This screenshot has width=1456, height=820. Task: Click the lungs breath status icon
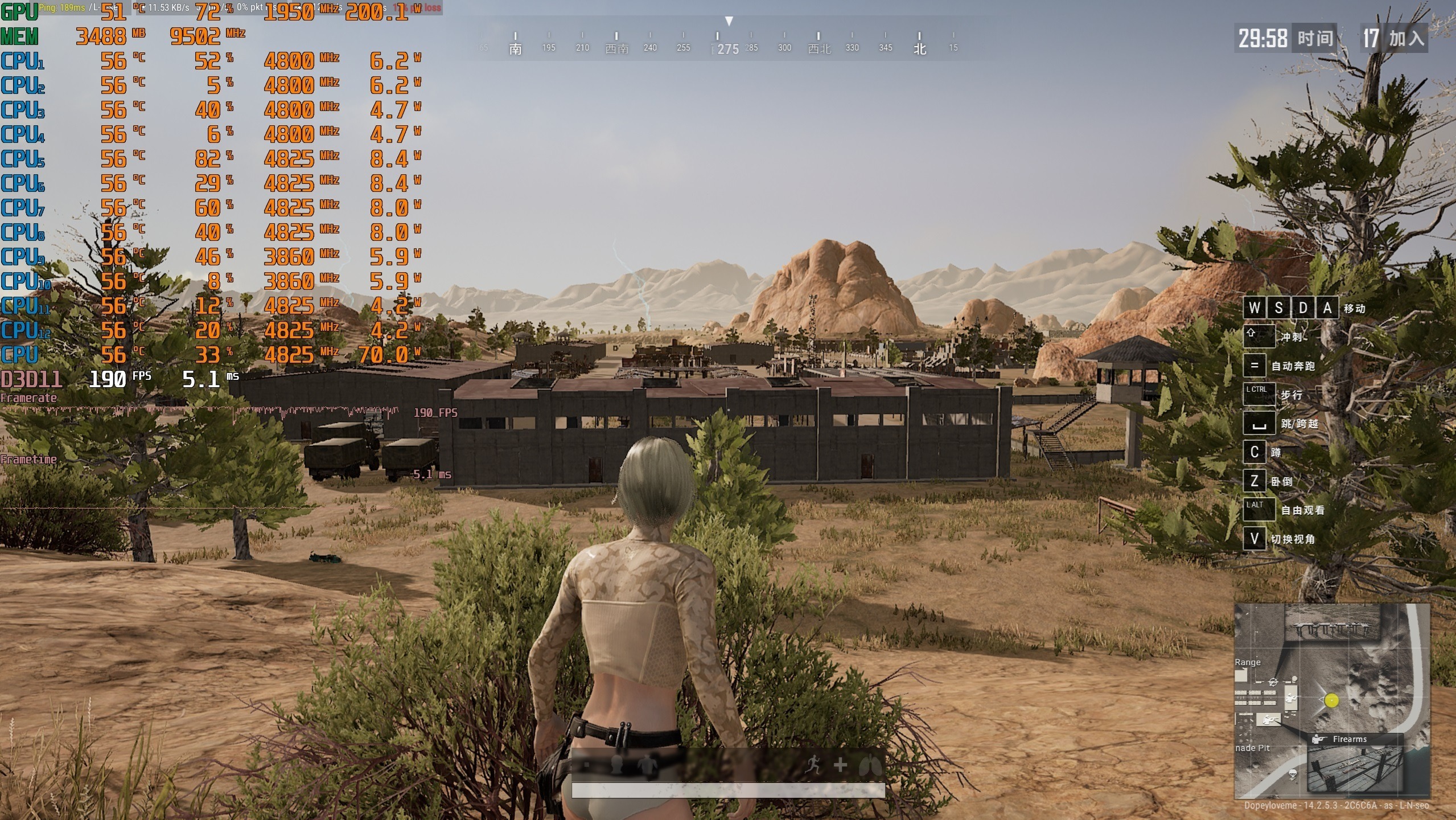(x=870, y=766)
